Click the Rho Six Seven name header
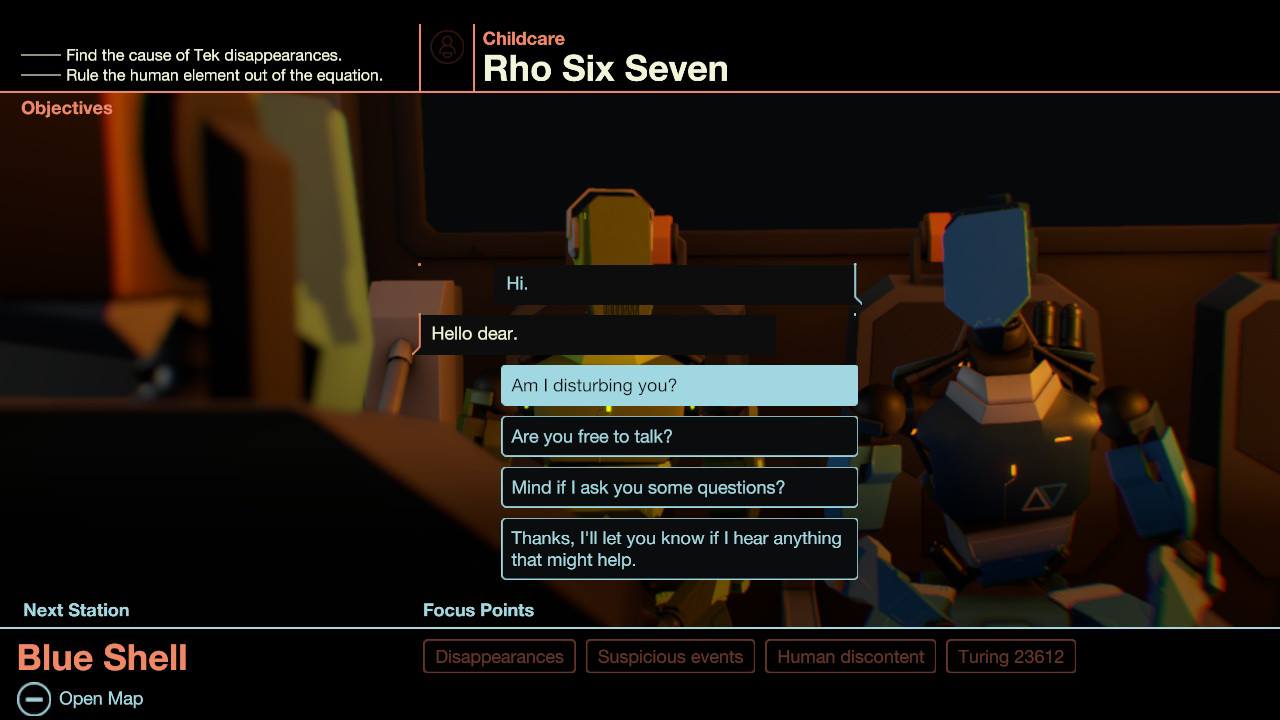The height and width of the screenshot is (720, 1280). (605, 69)
